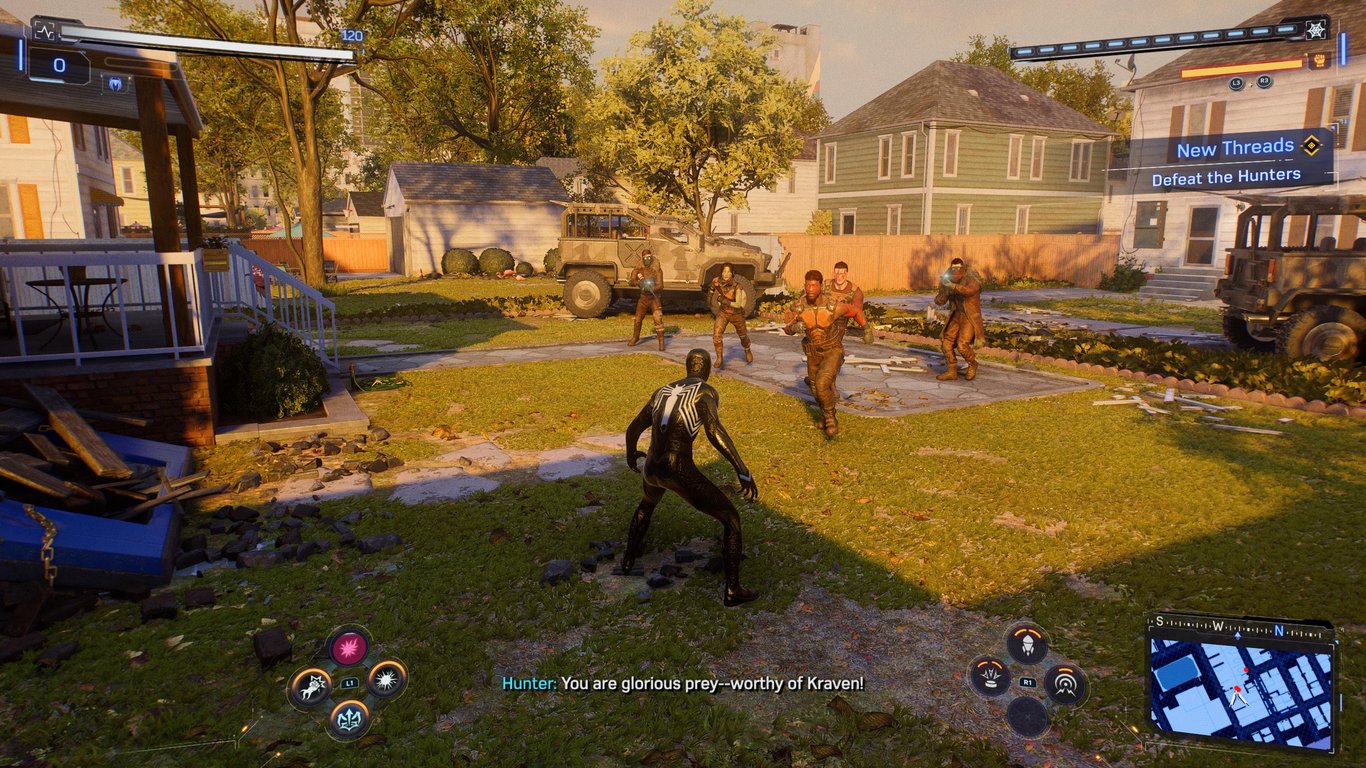Click the spider web icon by the web meter

click(x=1316, y=30)
